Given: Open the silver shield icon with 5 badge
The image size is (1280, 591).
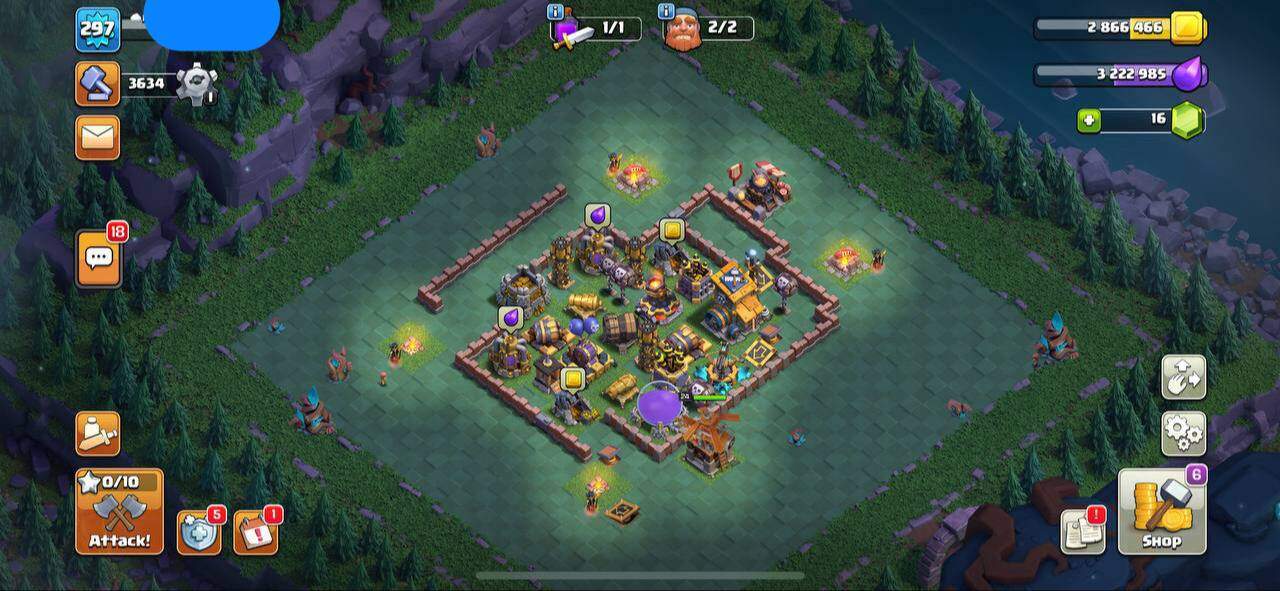Looking at the screenshot, I should pos(199,532).
